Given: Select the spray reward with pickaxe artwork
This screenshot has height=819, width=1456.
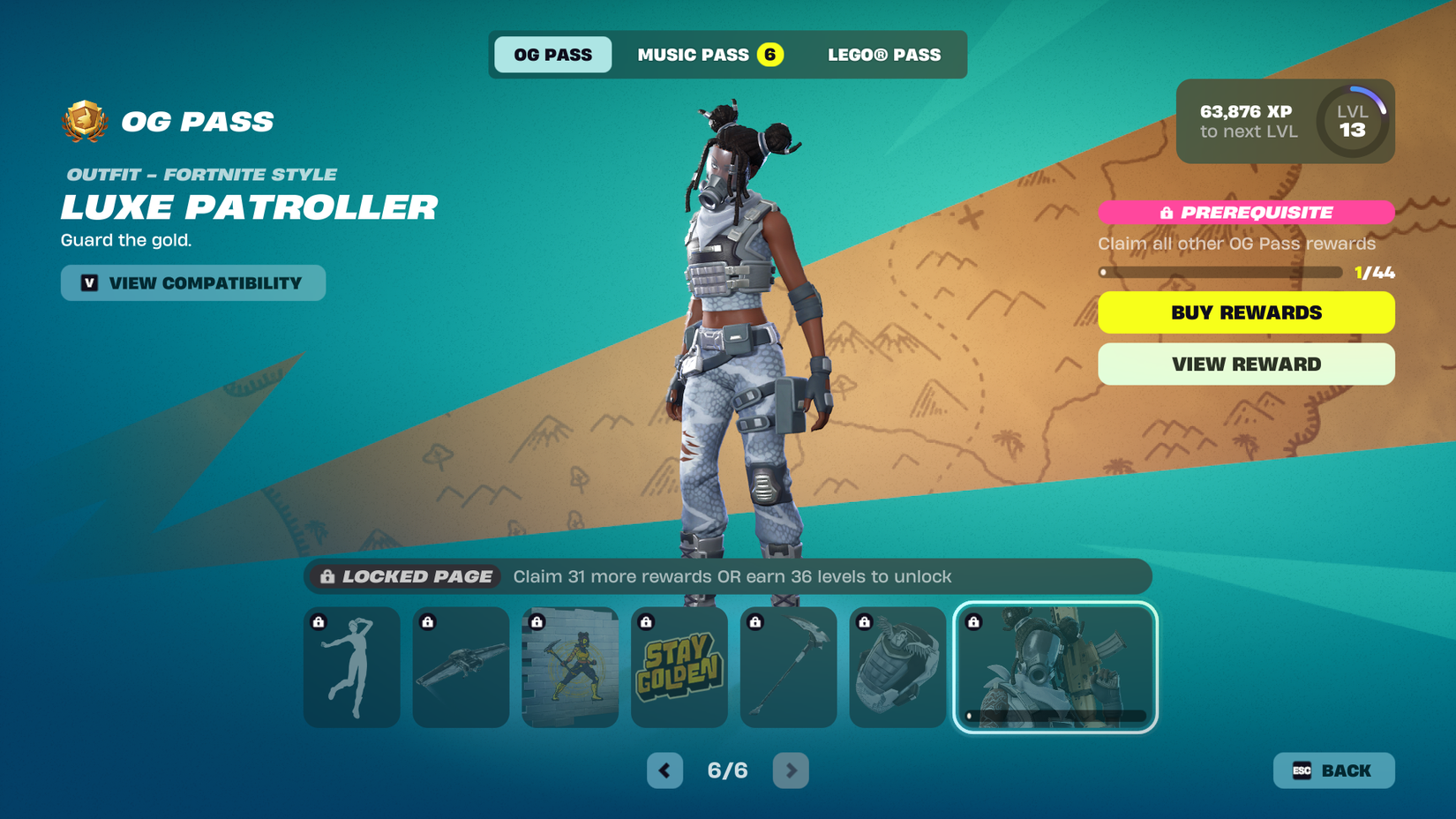Looking at the screenshot, I should pyautogui.click(x=570, y=667).
